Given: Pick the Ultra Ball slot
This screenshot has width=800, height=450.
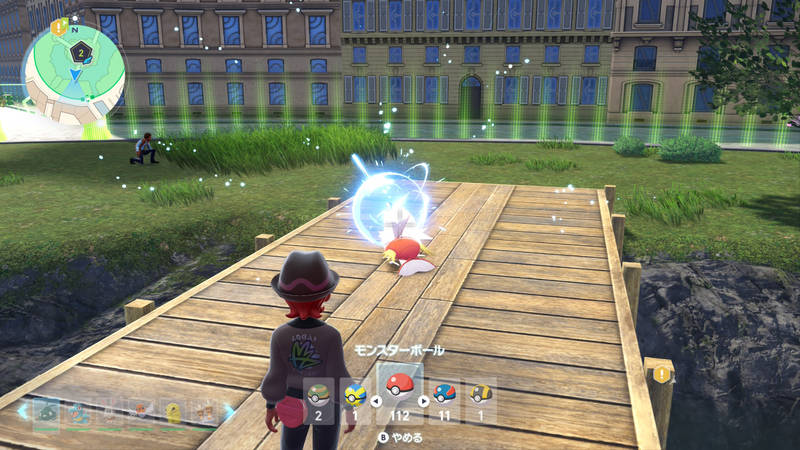Looking at the screenshot, I should (x=481, y=394).
